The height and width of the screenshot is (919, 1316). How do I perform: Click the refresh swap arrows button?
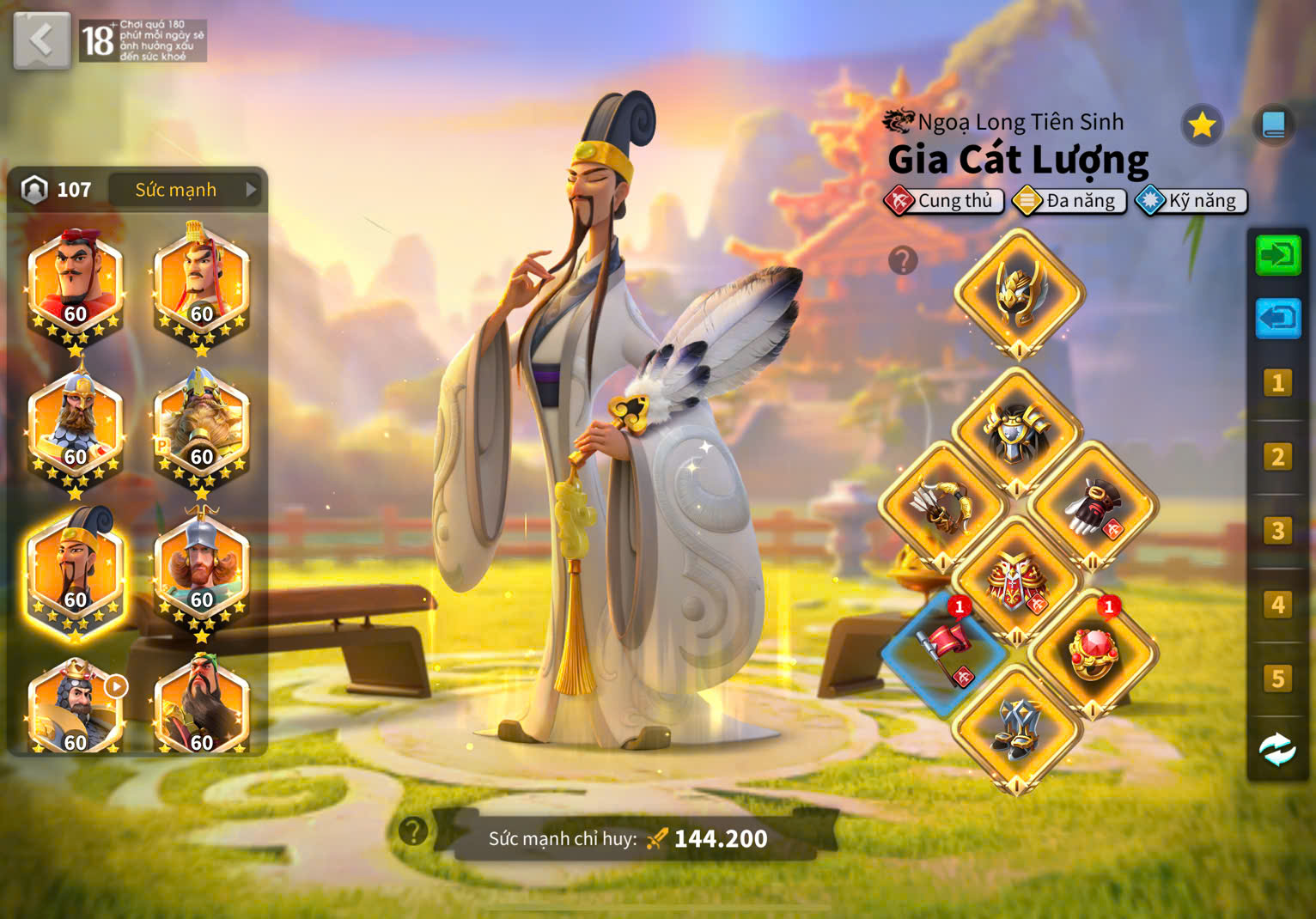tap(1277, 750)
